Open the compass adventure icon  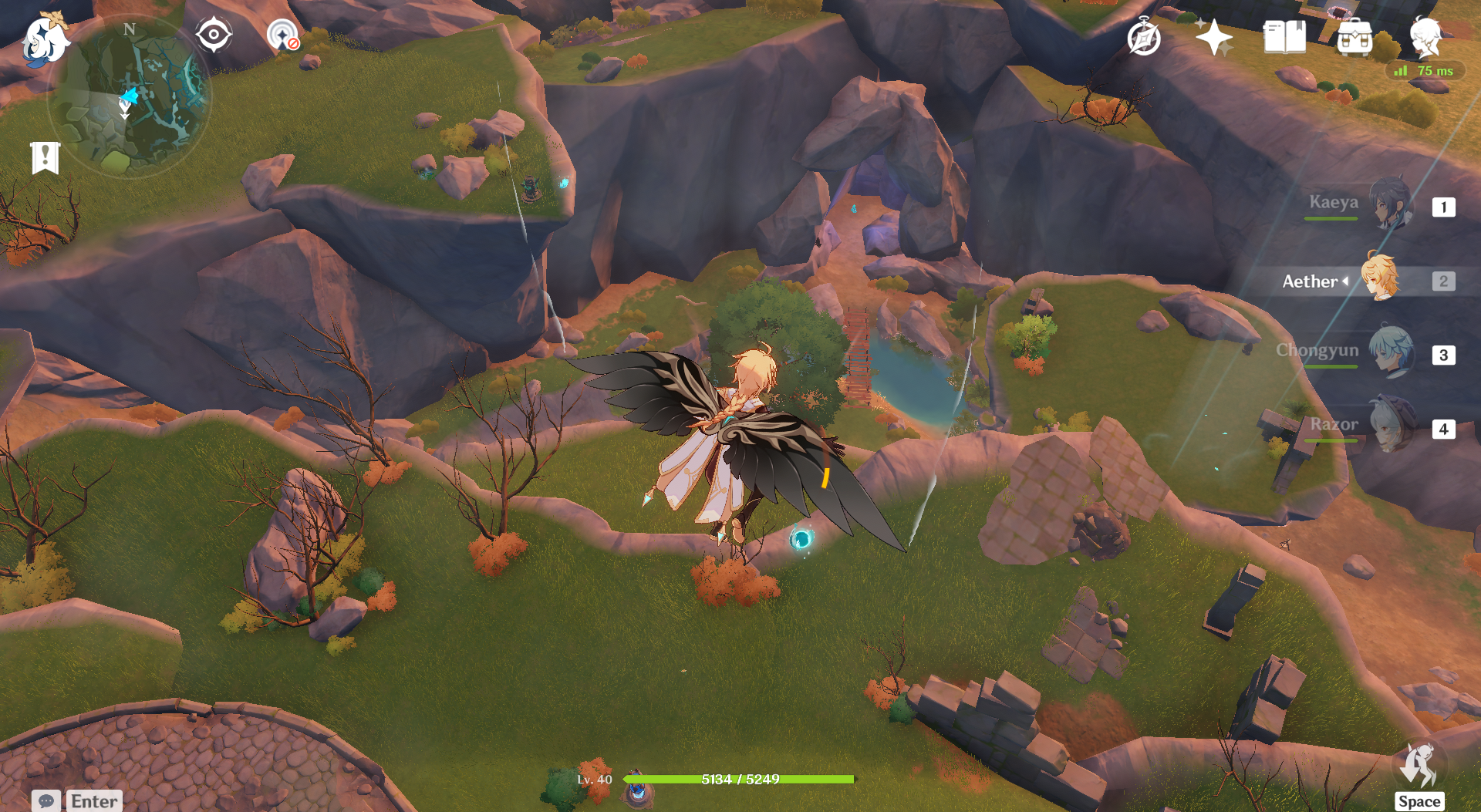tap(1143, 37)
